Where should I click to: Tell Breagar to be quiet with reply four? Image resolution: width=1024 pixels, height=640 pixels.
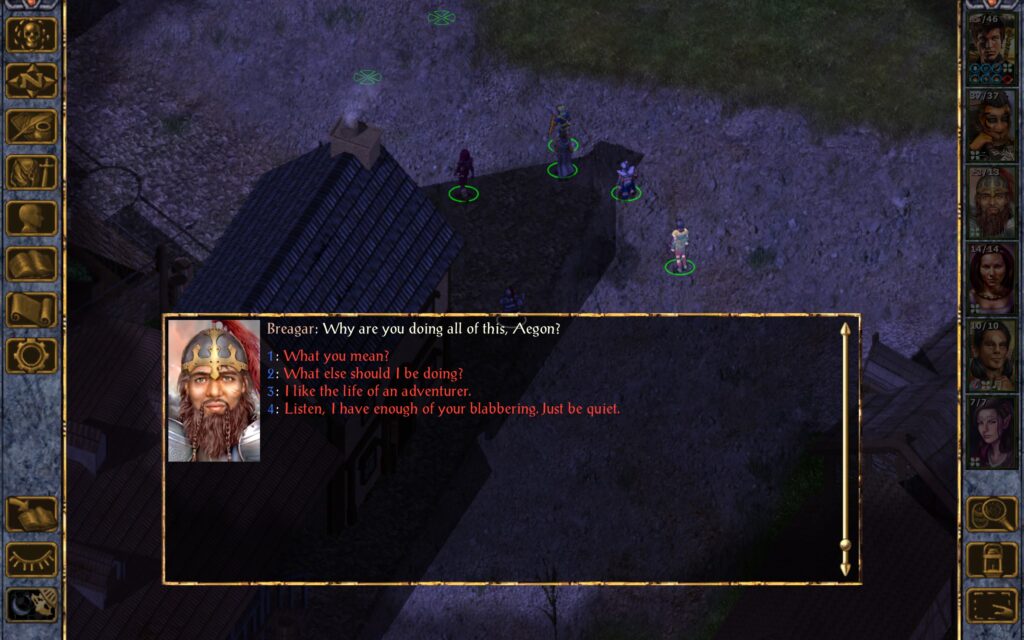pos(451,409)
